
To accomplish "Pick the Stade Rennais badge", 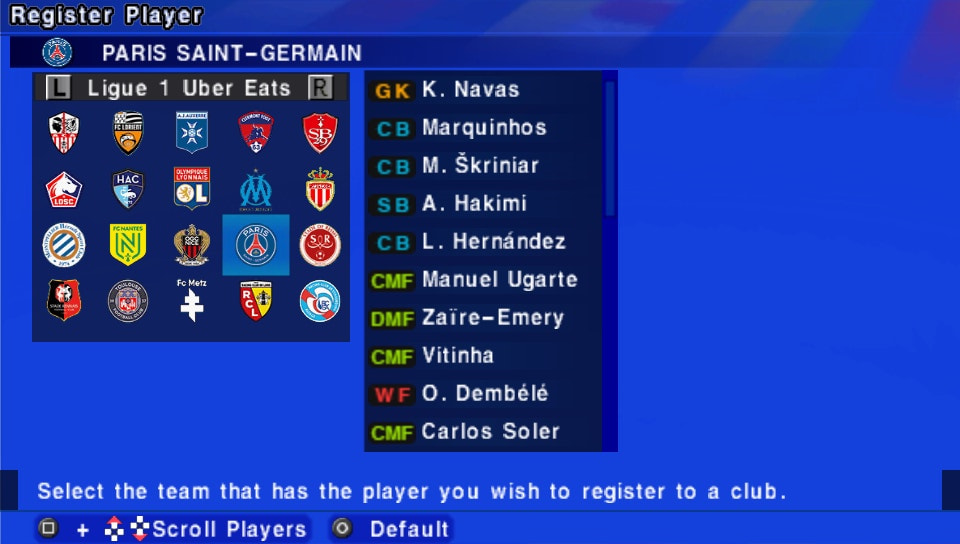I will pyautogui.click(x=64, y=300).
